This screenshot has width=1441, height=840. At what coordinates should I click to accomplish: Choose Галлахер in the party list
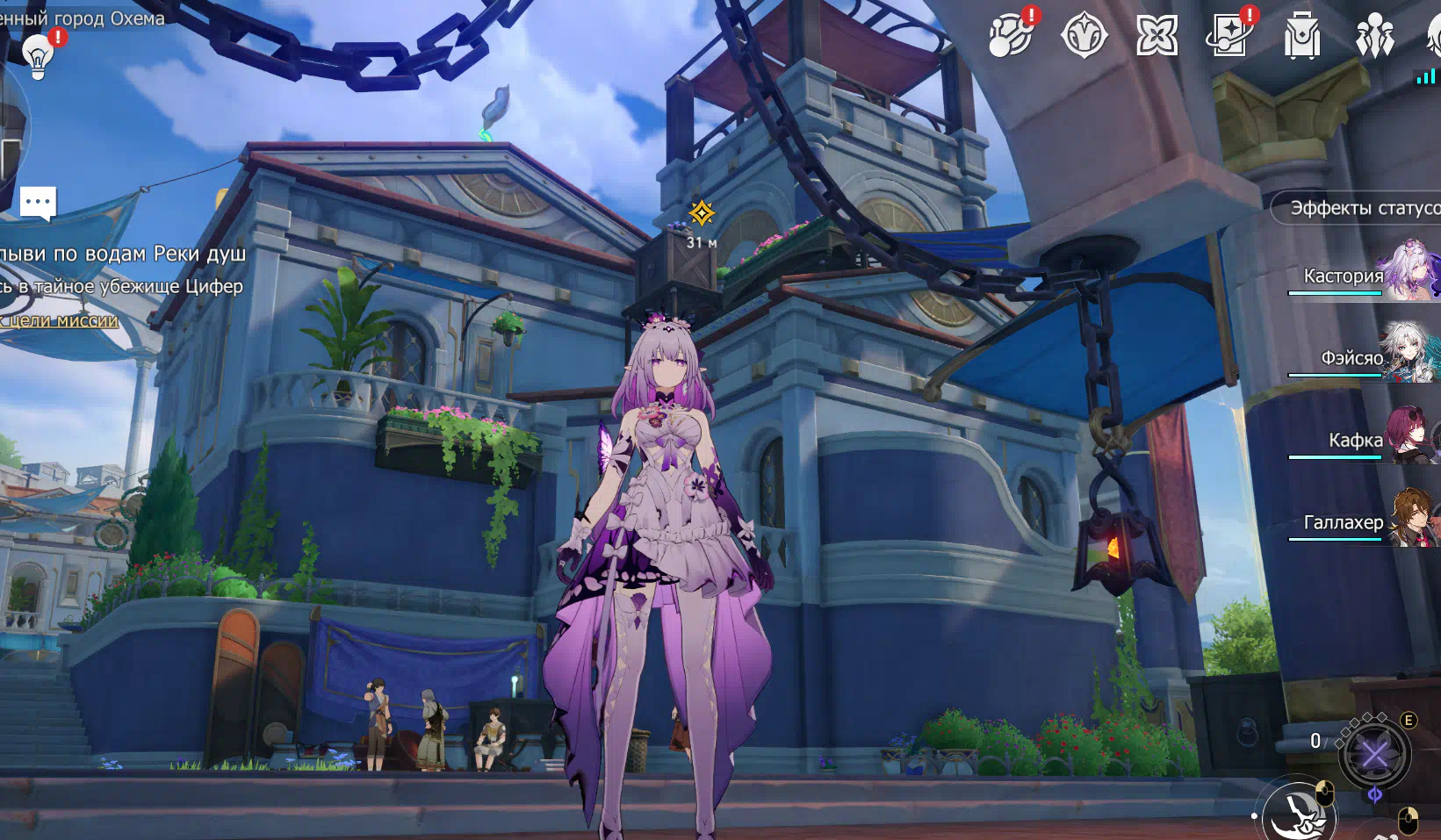click(x=1361, y=522)
